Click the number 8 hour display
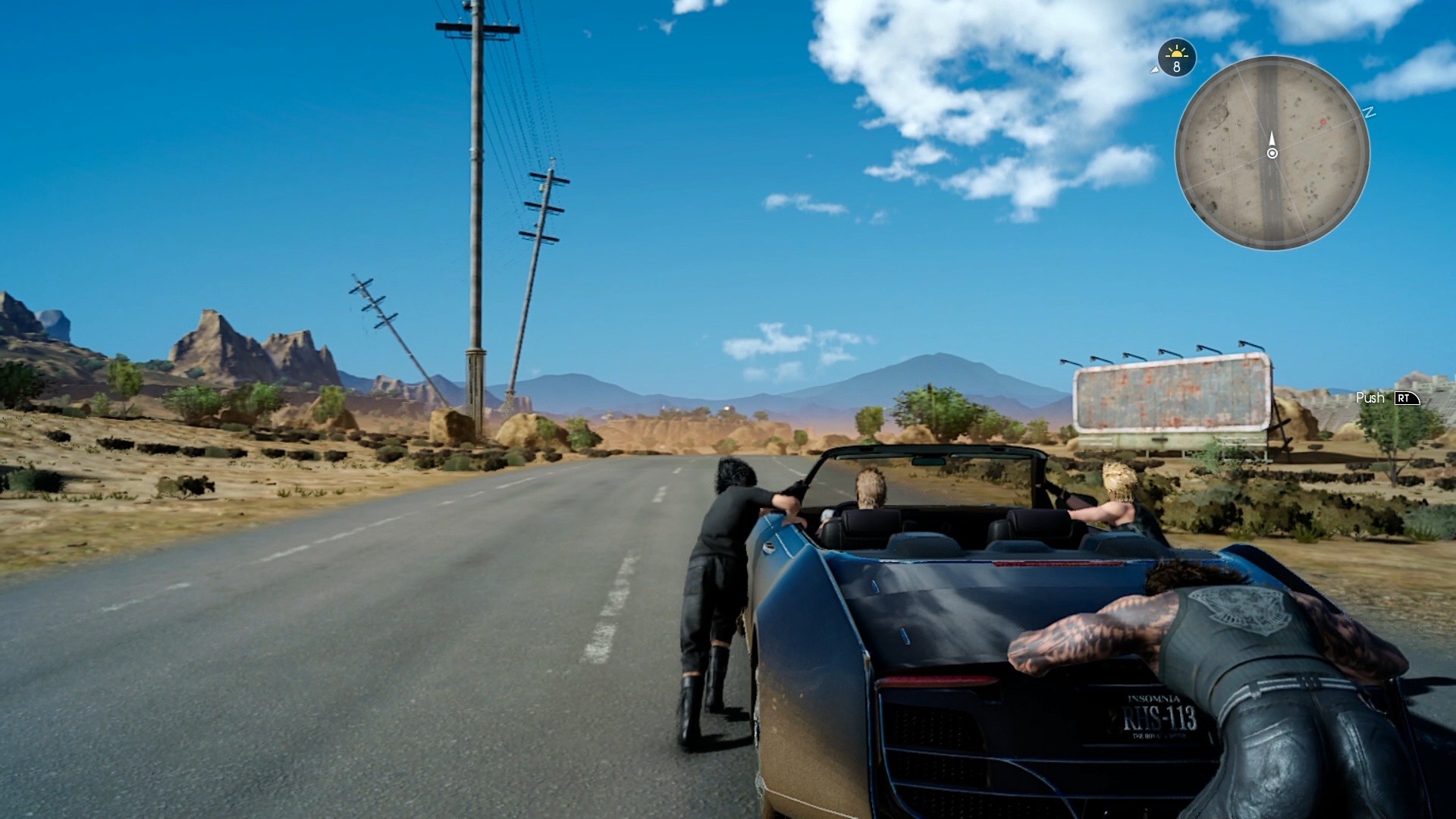Screen dimensions: 1456x819 tap(1176, 66)
